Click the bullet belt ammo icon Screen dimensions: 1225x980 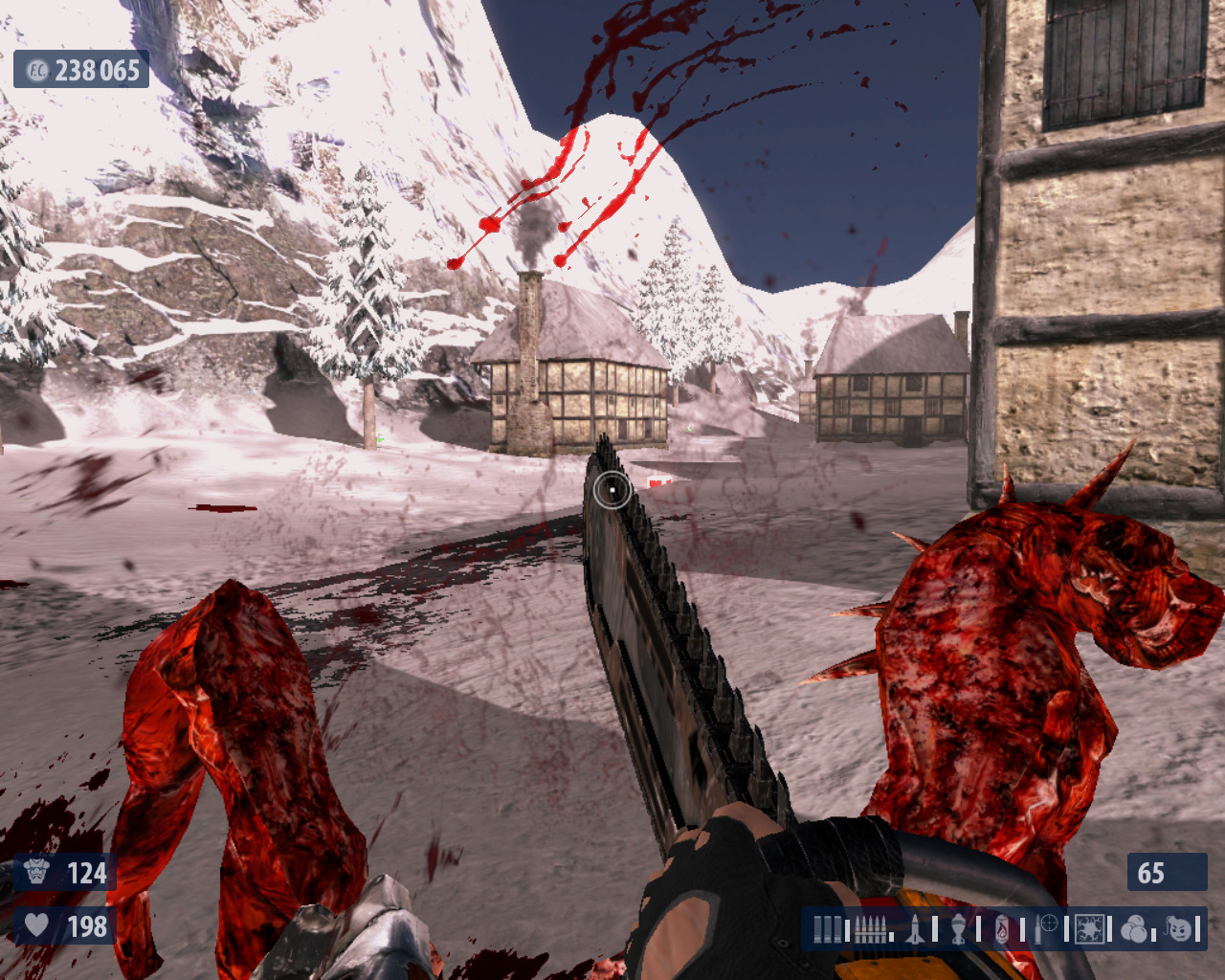[869, 928]
